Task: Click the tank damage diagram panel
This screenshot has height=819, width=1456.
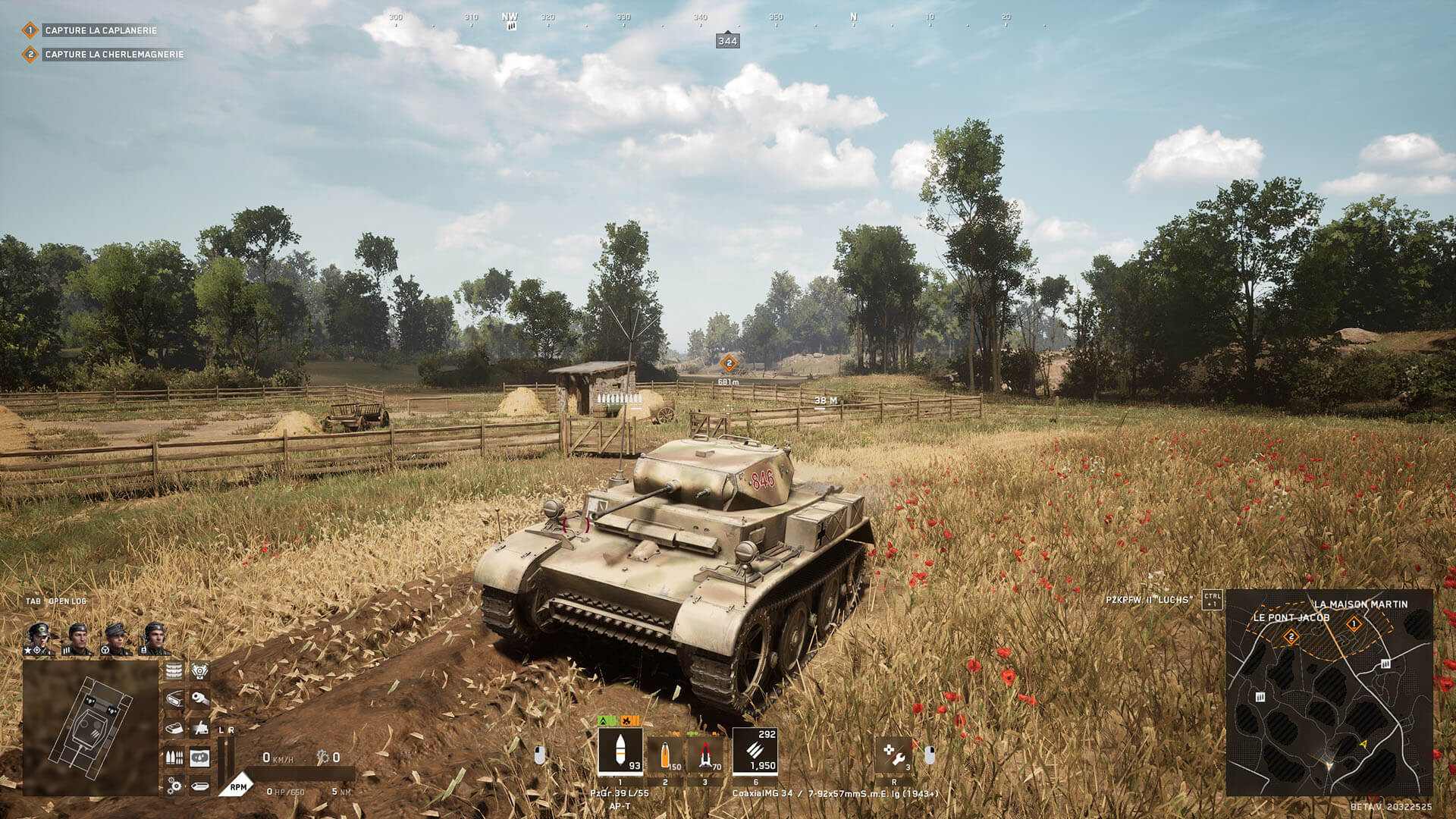Action: click(x=90, y=727)
